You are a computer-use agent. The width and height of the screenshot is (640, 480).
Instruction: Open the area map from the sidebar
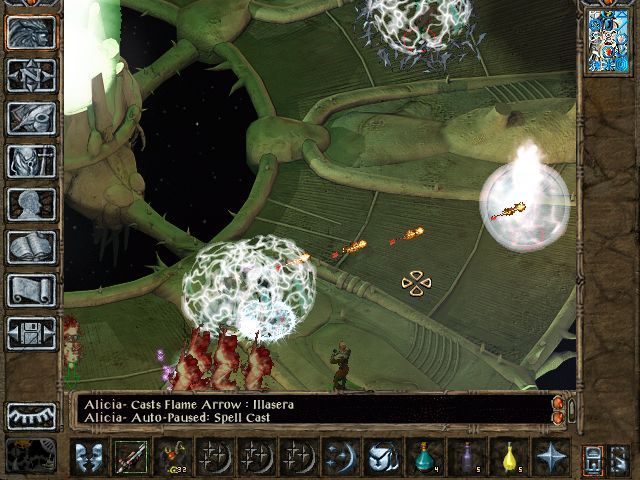31,75
